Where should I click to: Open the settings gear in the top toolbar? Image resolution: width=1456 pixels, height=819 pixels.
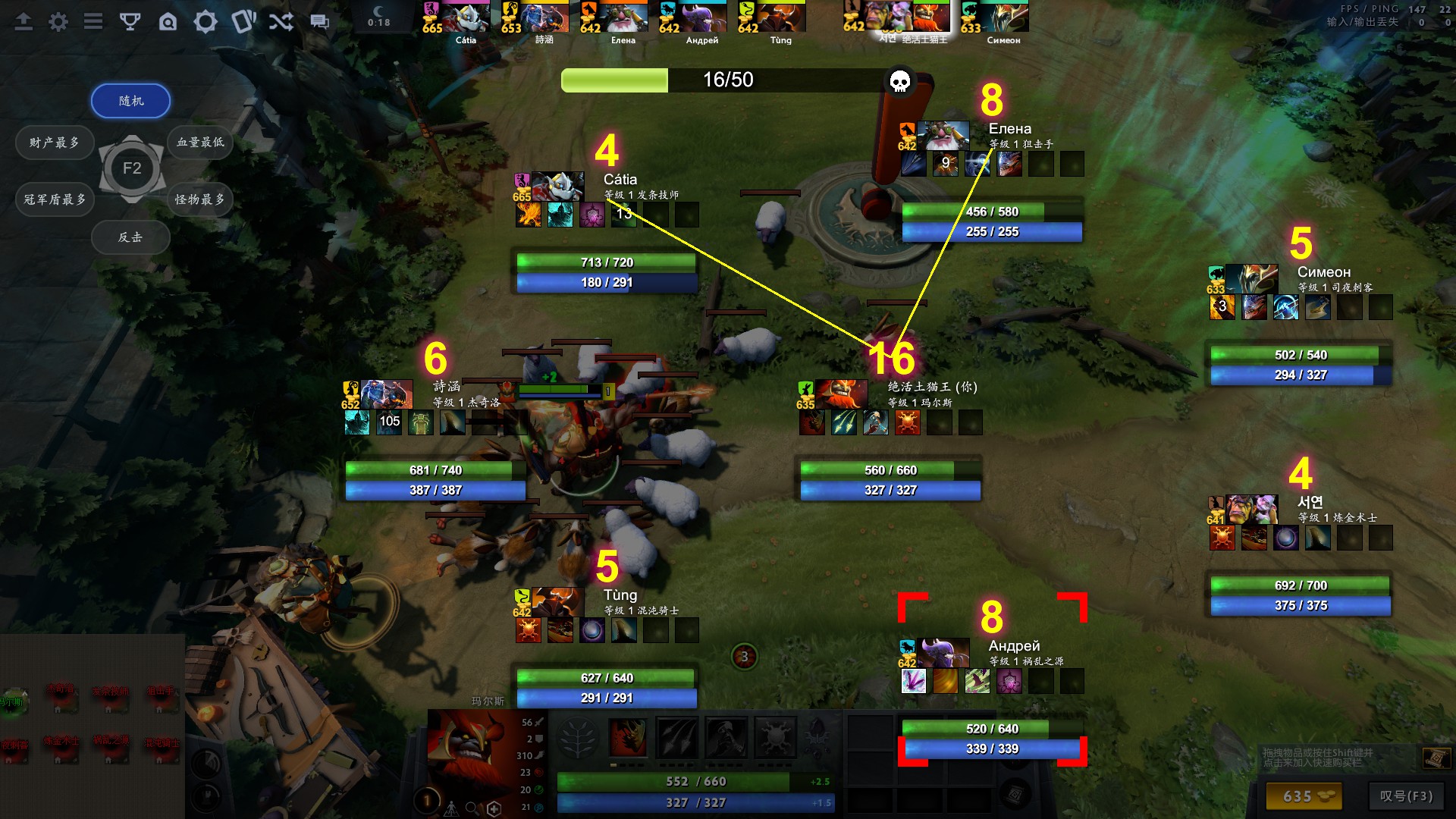pyautogui.click(x=57, y=21)
